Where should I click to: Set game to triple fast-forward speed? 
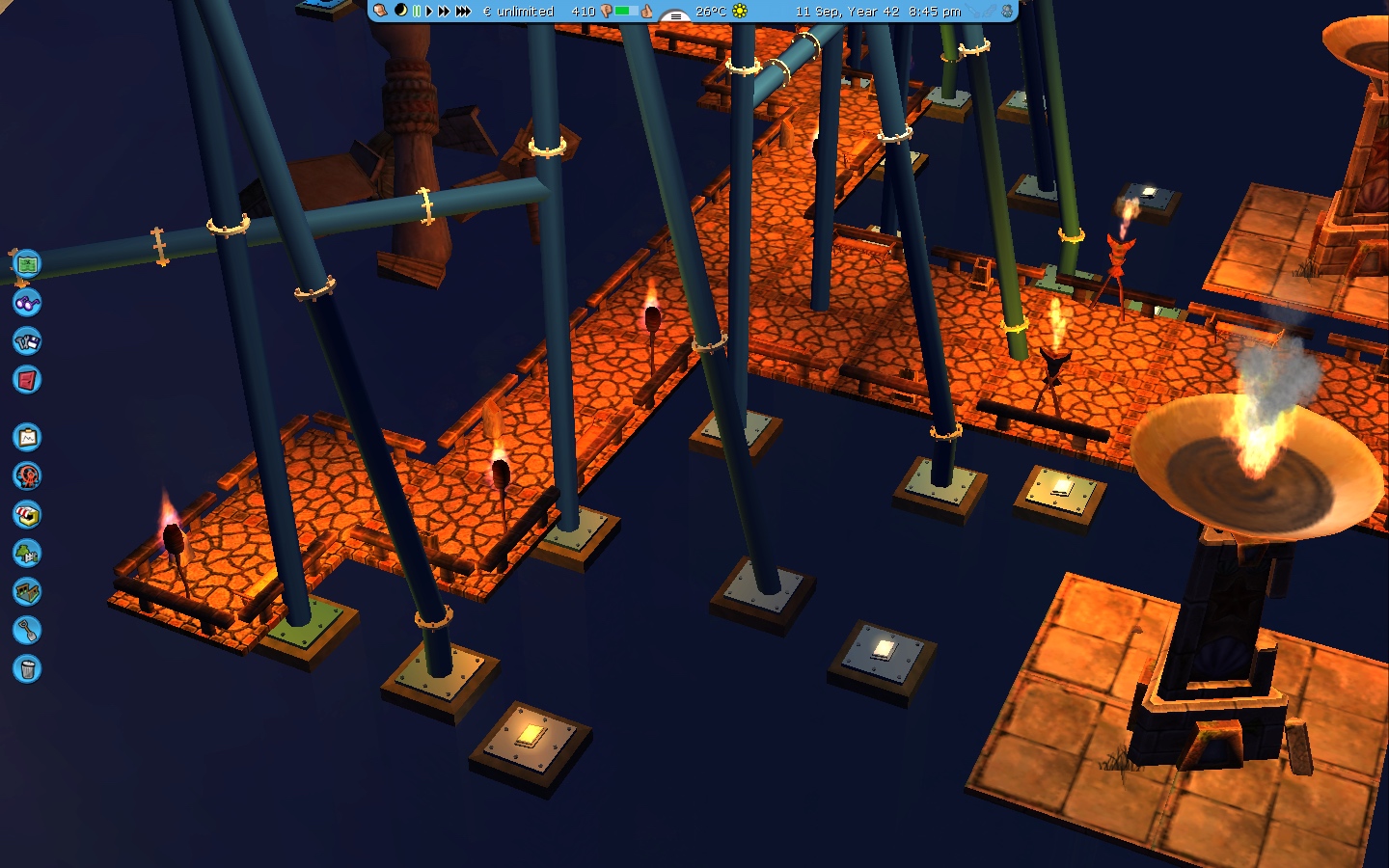coord(463,11)
